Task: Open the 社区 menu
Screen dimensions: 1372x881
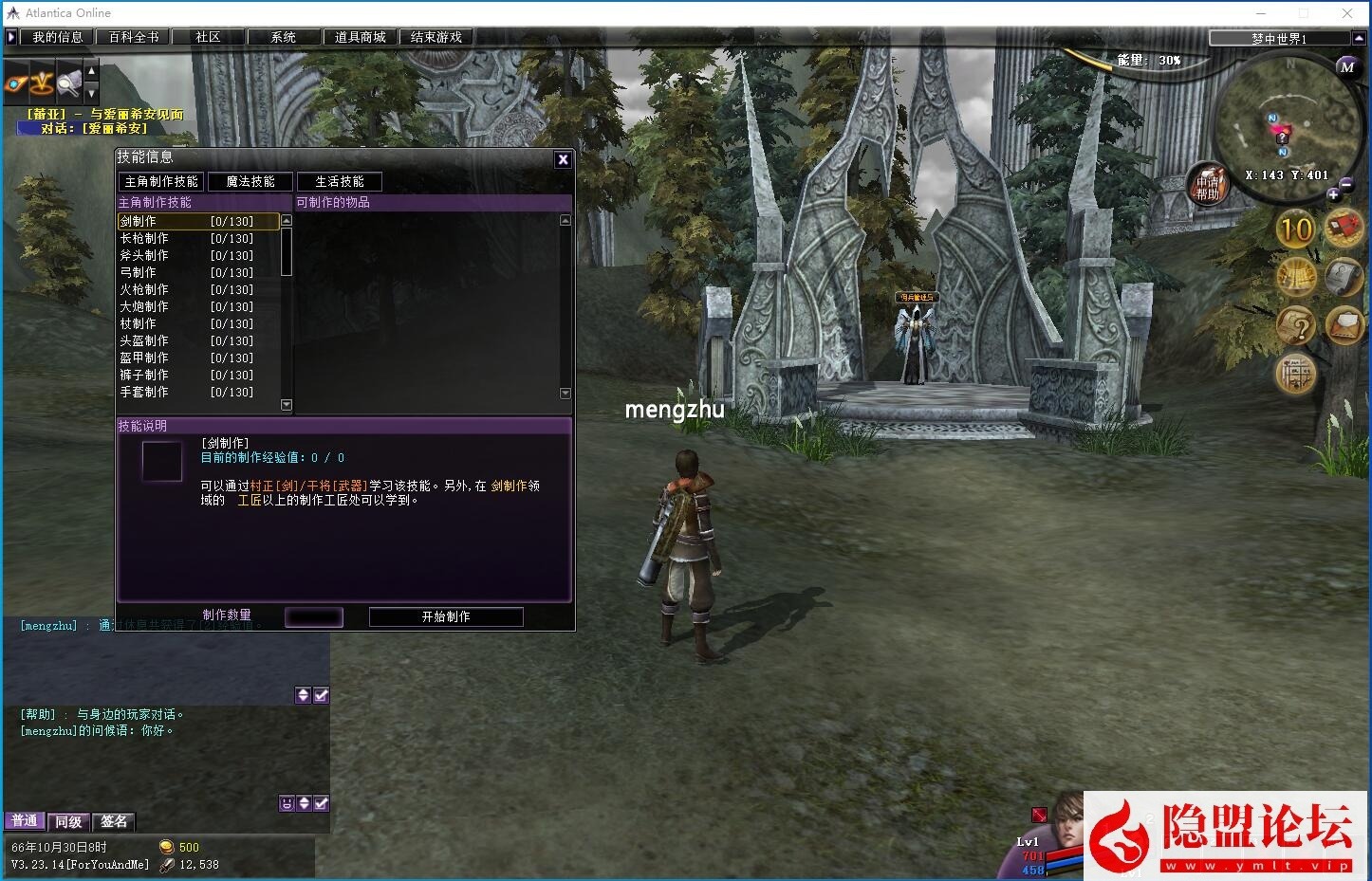Action: pos(208,37)
